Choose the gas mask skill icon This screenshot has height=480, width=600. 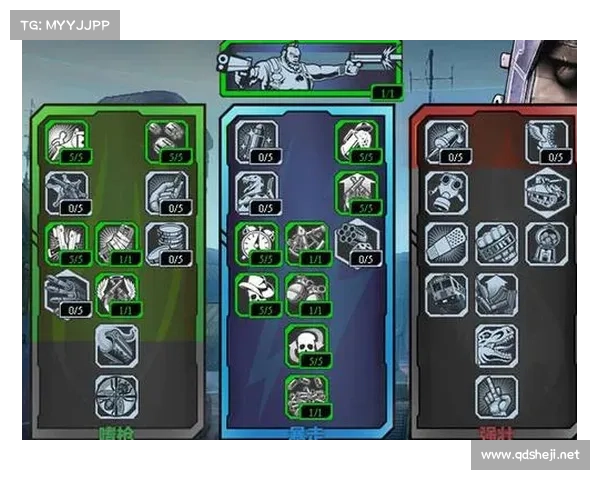coord(446,192)
